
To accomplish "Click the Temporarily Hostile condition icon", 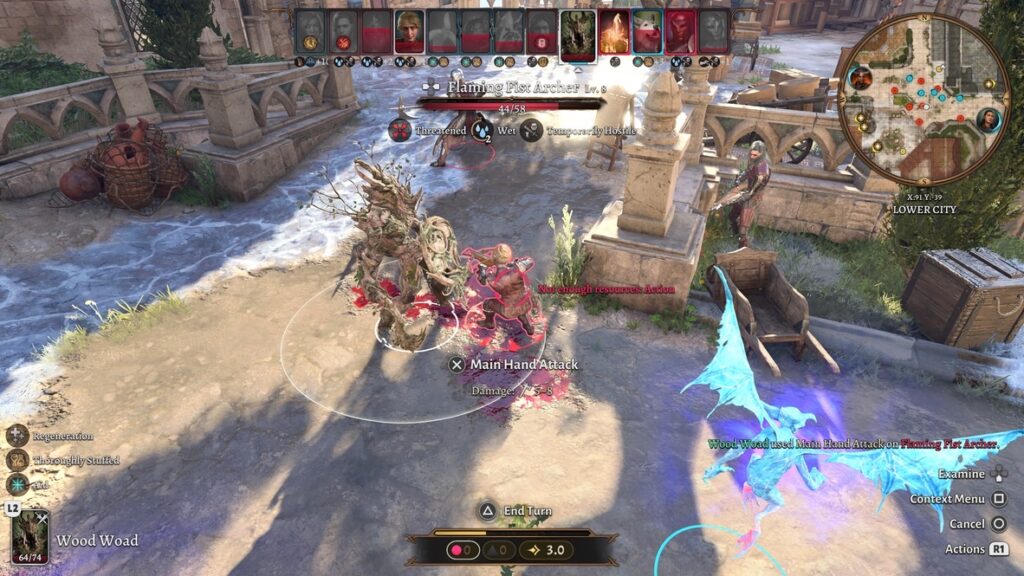I will tap(531, 130).
